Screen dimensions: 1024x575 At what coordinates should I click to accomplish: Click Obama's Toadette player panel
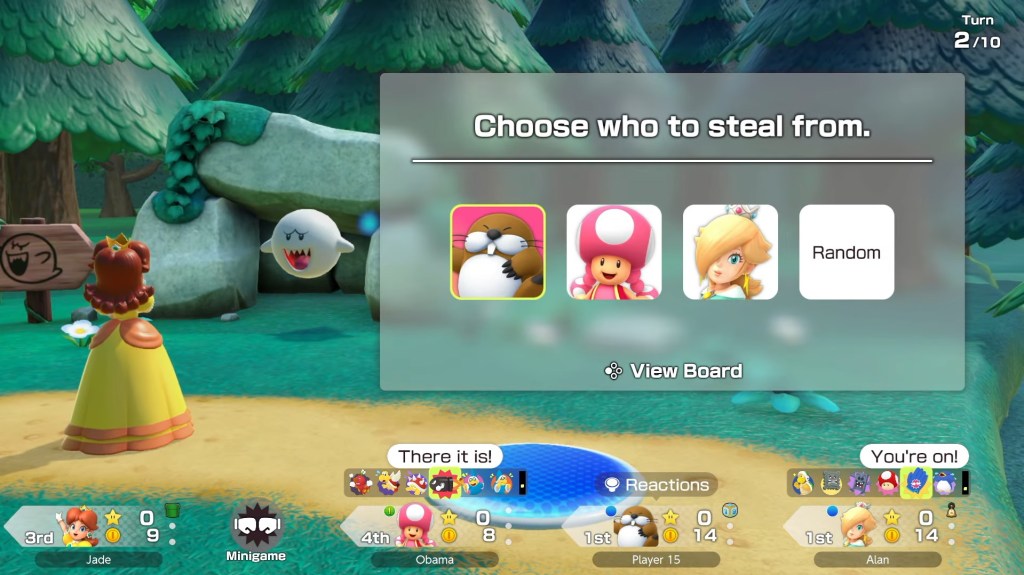[435, 528]
